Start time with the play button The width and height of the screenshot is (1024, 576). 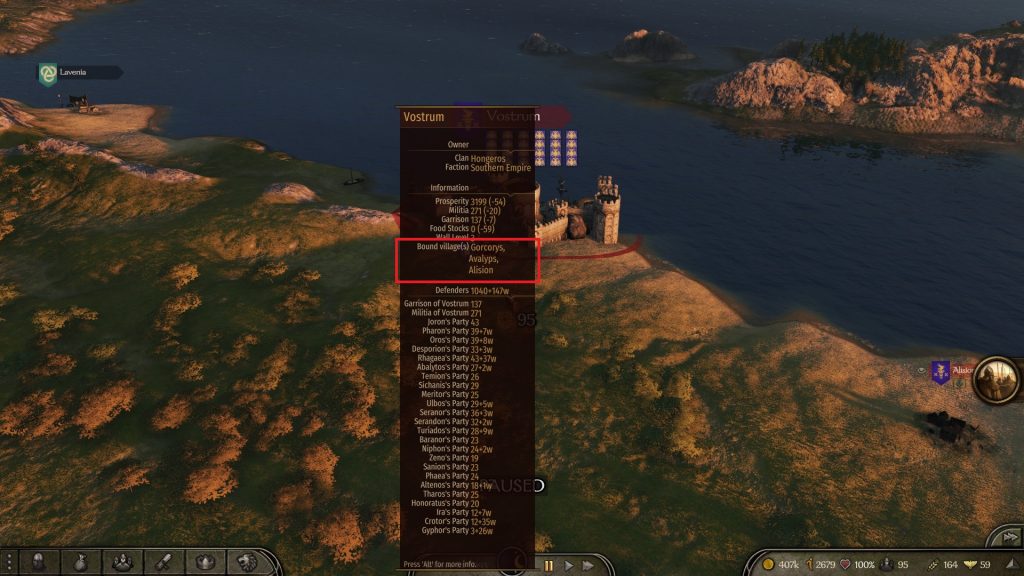(570, 565)
